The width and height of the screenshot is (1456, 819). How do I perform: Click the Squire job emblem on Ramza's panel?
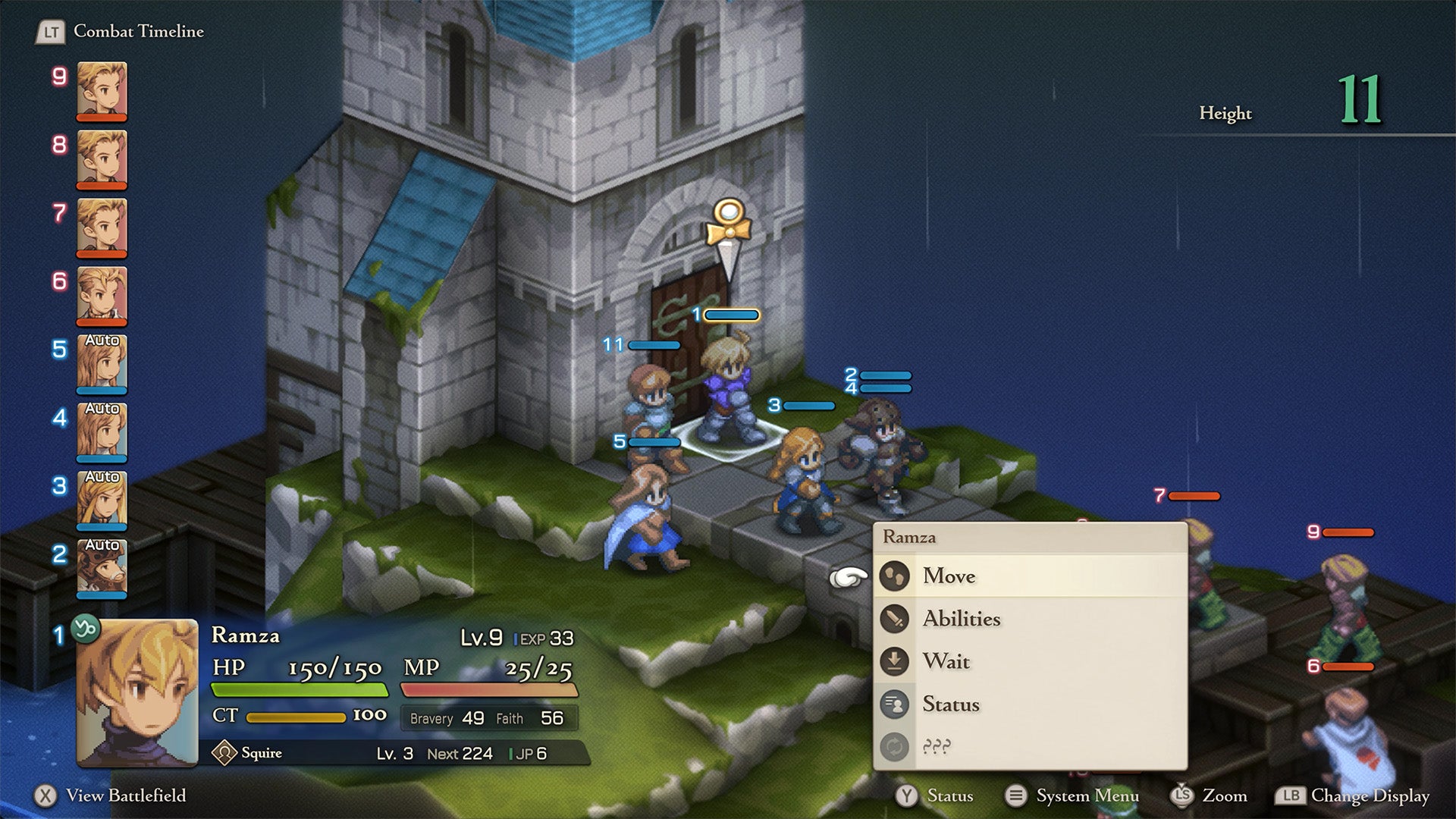(224, 752)
